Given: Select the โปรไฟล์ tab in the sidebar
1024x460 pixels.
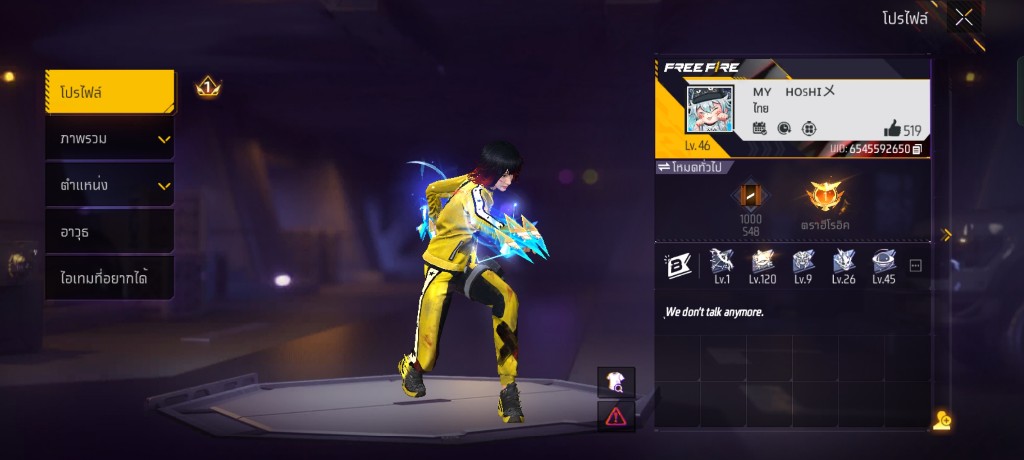Looking at the screenshot, I should [109, 93].
